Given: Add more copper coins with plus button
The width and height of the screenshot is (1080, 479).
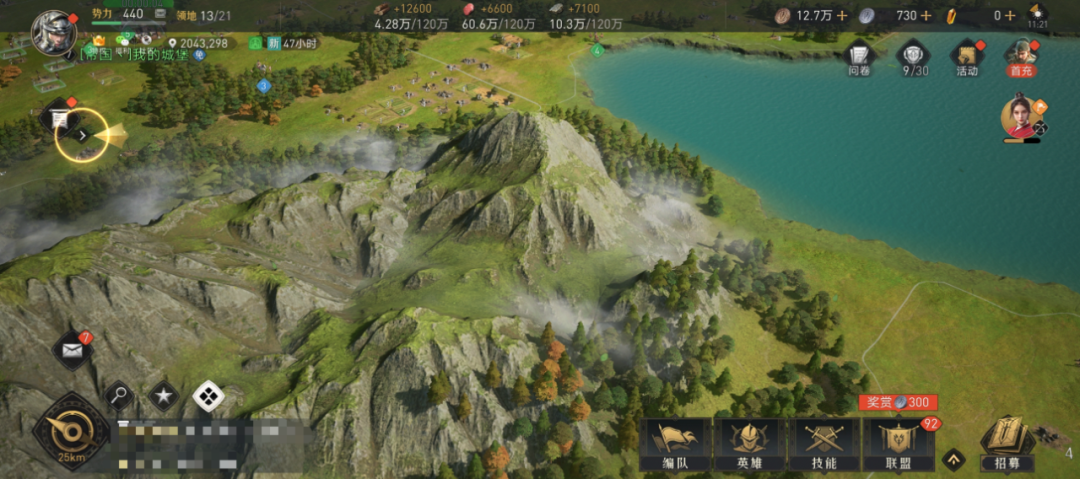Looking at the screenshot, I should (842, 15).
